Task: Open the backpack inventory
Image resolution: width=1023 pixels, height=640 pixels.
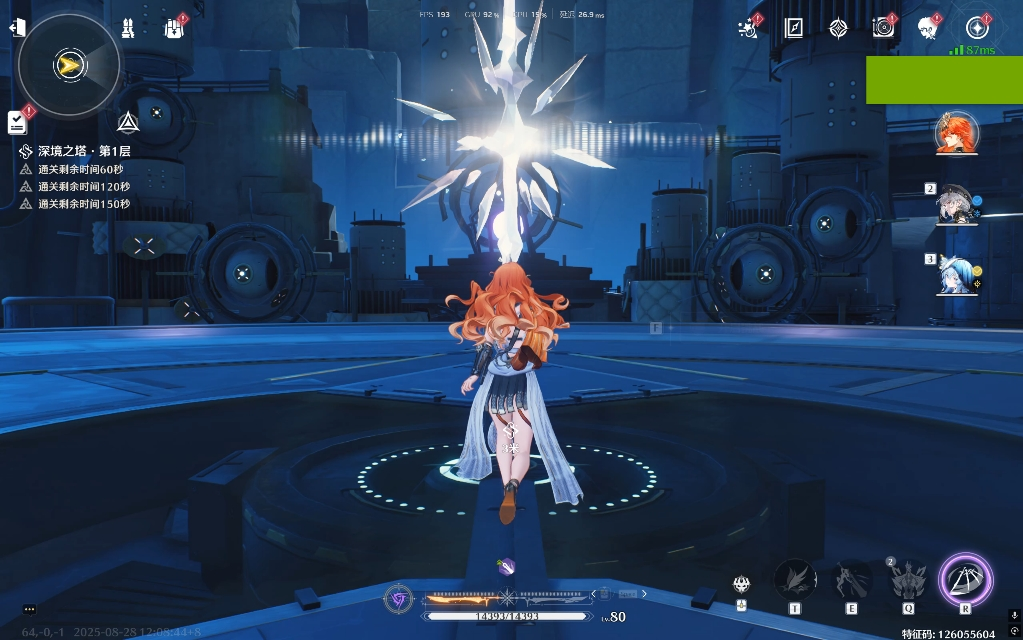Action: click(174, 28)
